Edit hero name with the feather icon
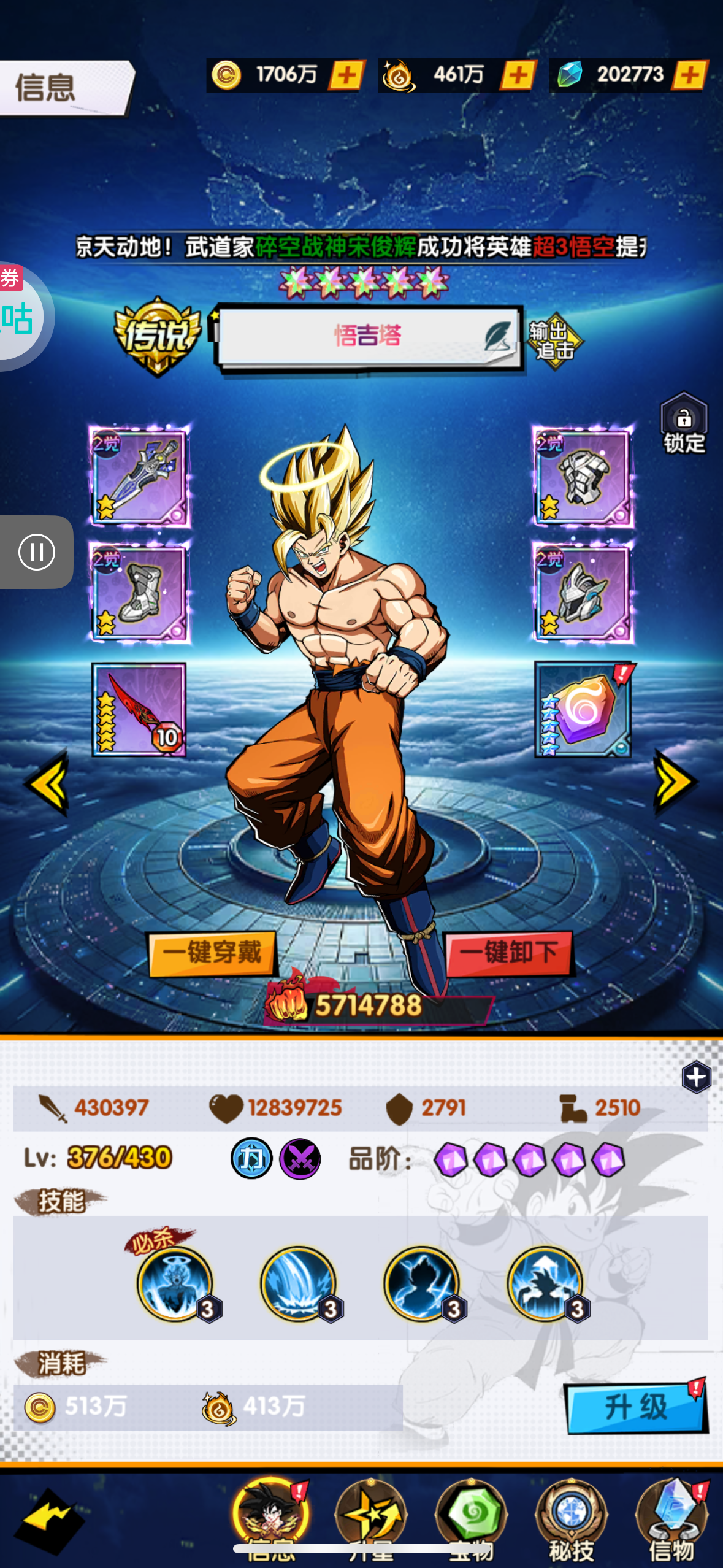The image size is (723, 1568). 497,336
